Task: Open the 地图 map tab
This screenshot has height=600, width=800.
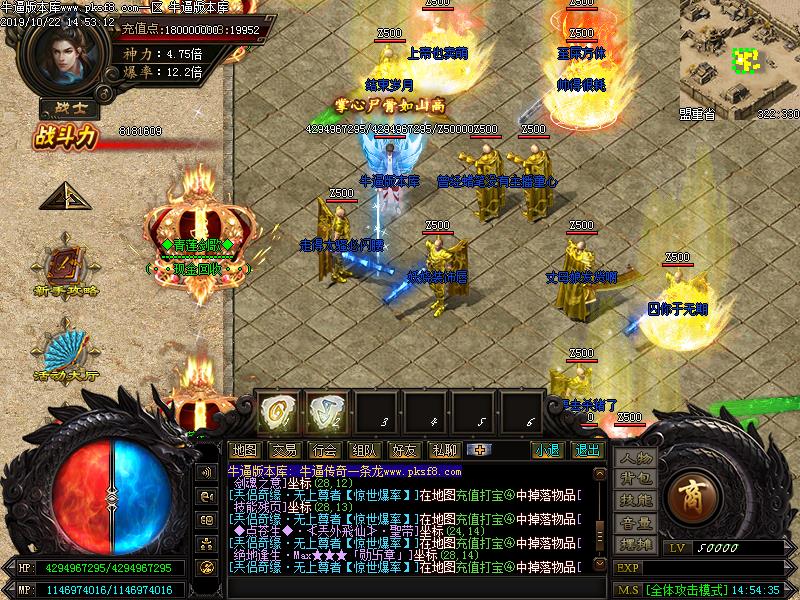Action: pos(244,450)
